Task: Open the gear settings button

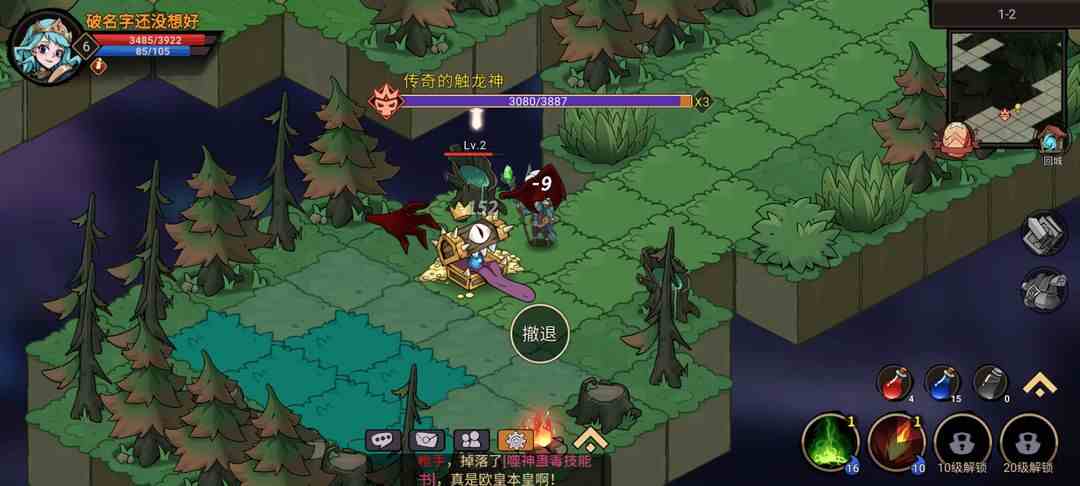Action: pos(515,440)
